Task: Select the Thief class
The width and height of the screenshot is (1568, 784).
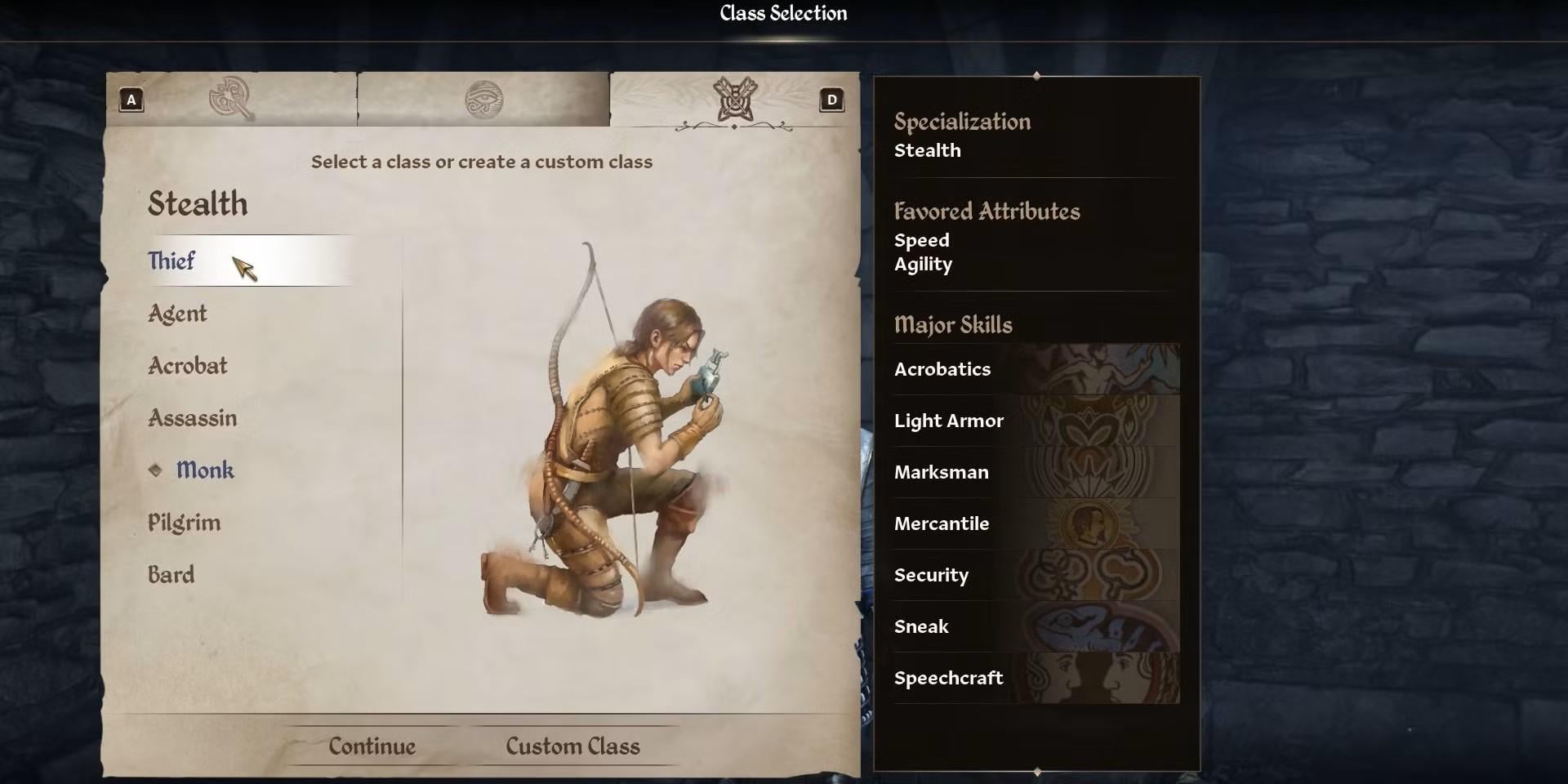Action: click(x=172, y=261)
